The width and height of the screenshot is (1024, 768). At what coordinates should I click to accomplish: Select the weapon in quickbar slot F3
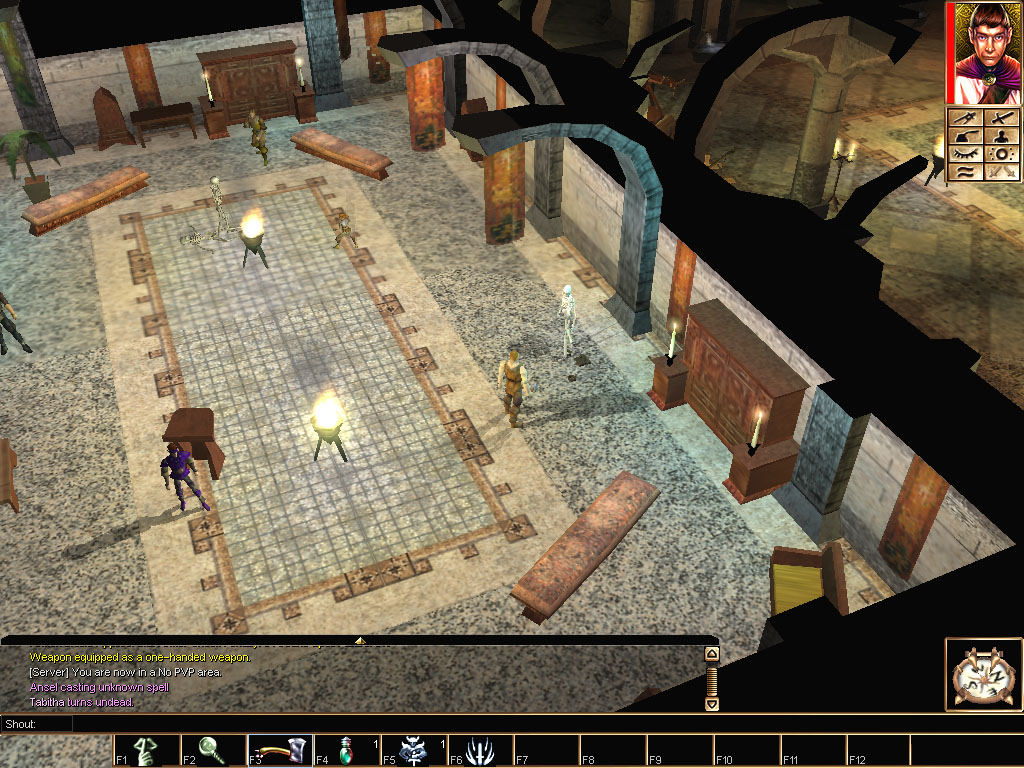click(x=279, y=751)
